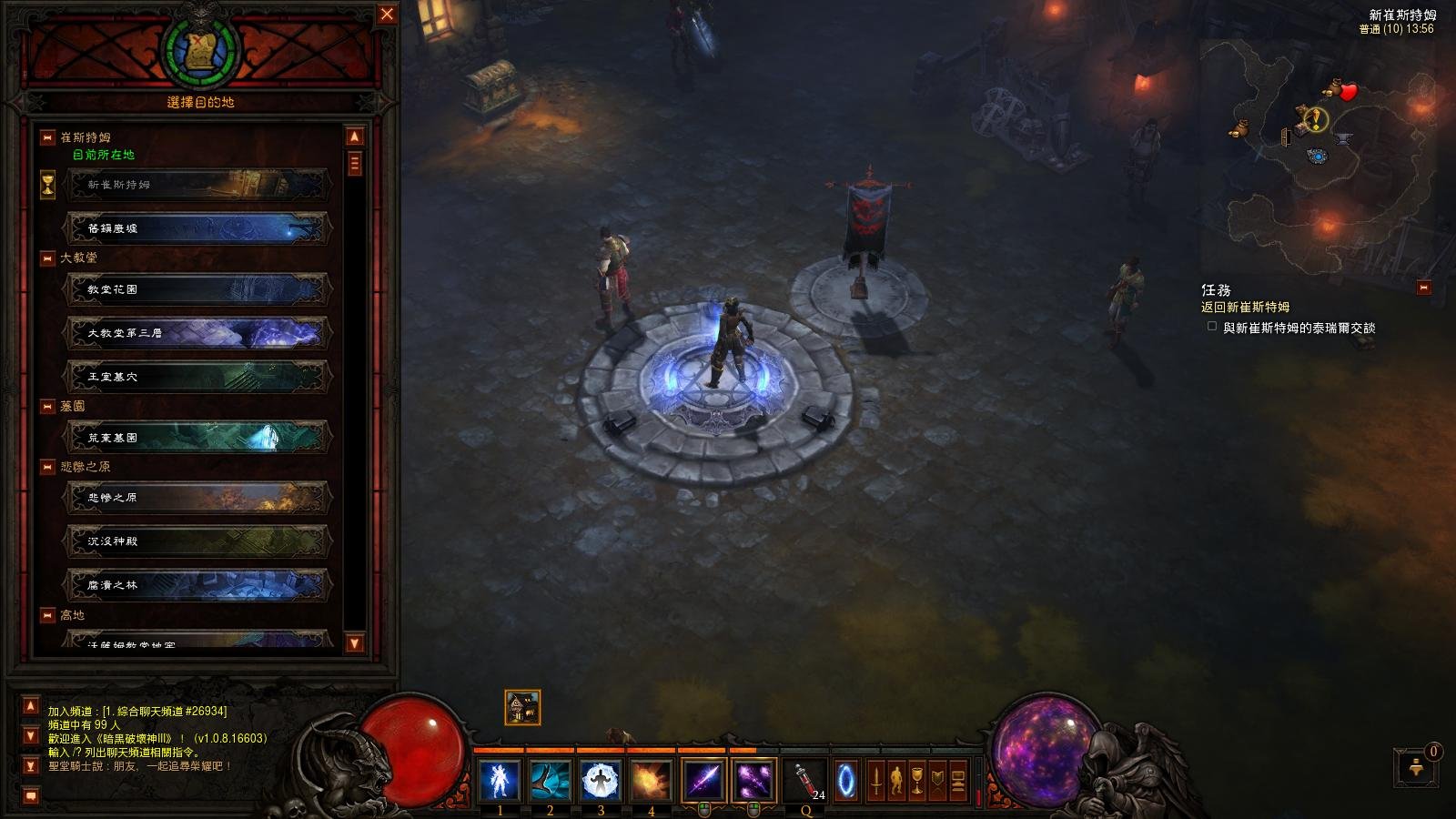This screenshot has width=1456, height=819.
Task: Click the waypoint list scroll-up arrow
Action: [355, 136]
